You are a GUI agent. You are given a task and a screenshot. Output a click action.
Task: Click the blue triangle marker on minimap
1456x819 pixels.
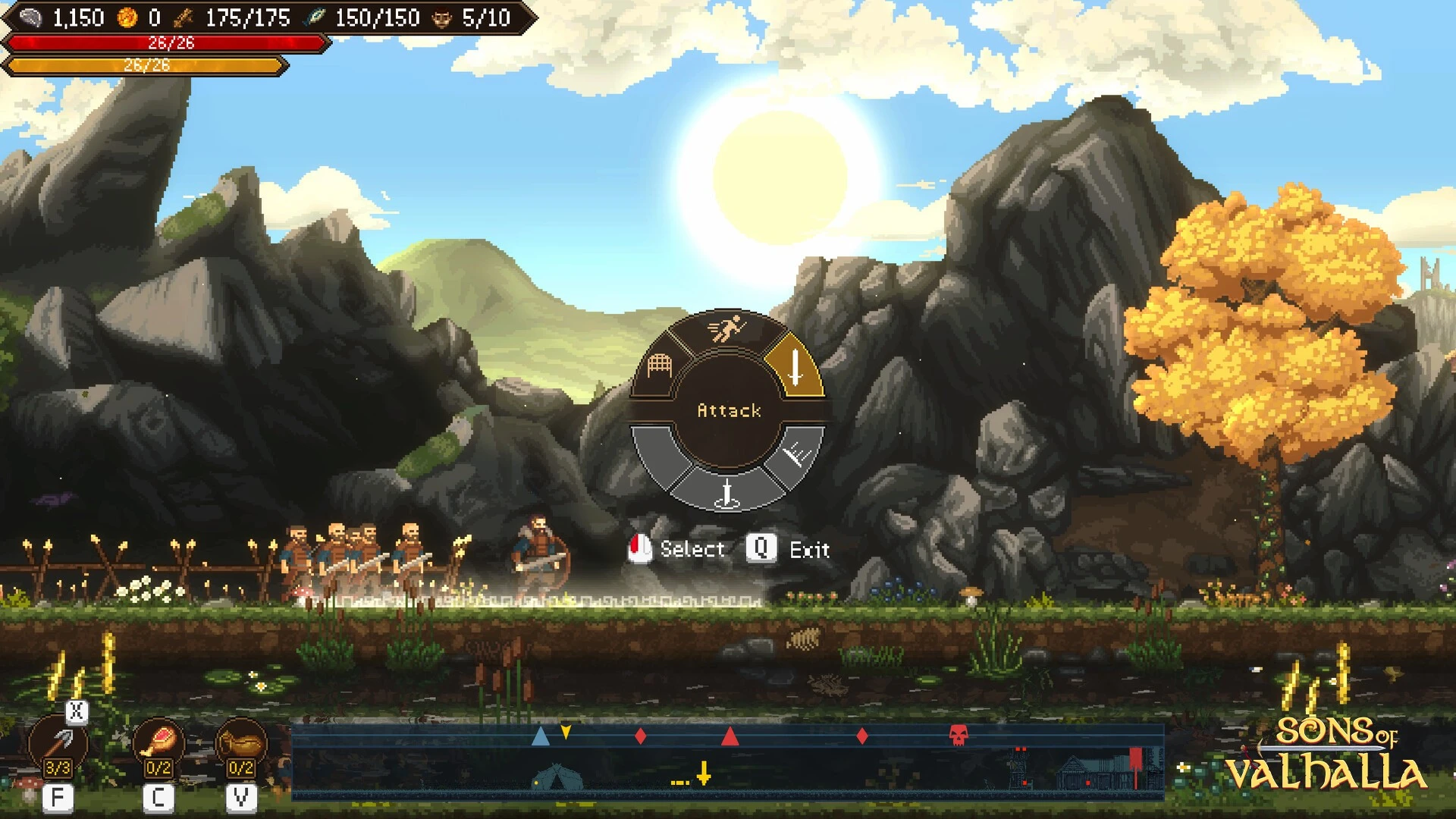point(541,736)
